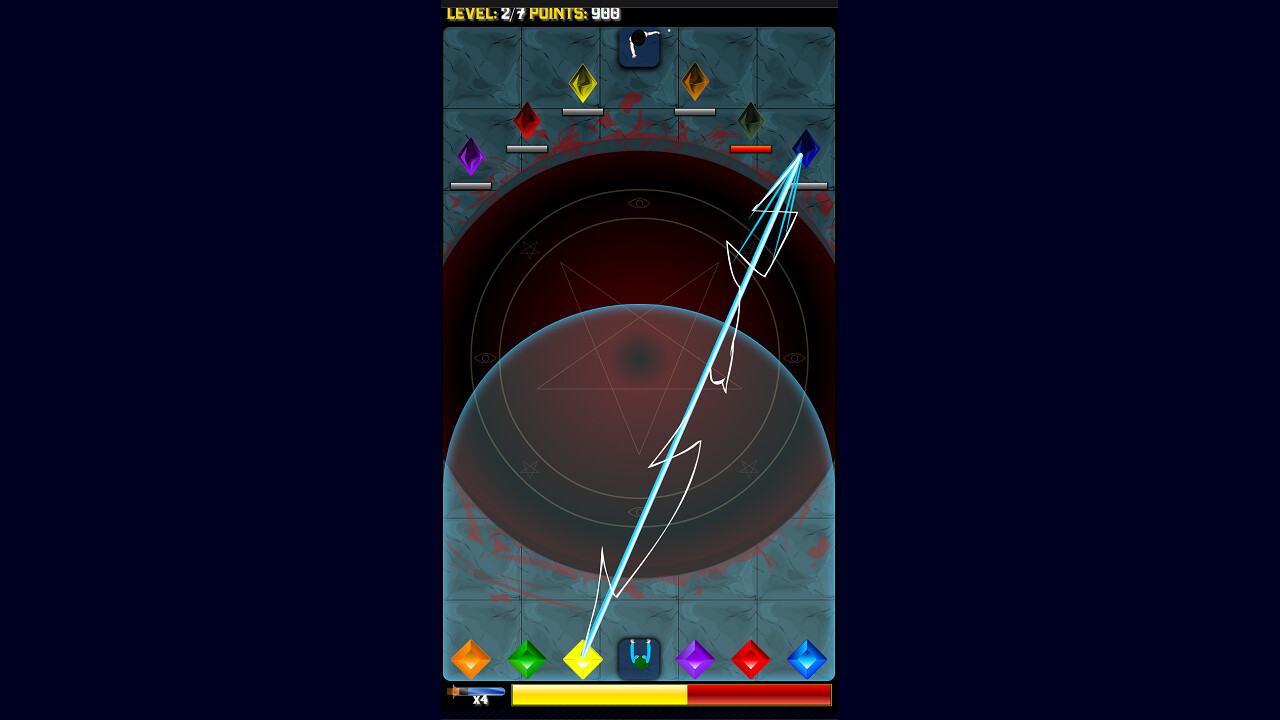Select the purple gem in the bottom row
The image size is (1280, 720).
(695, 658)
